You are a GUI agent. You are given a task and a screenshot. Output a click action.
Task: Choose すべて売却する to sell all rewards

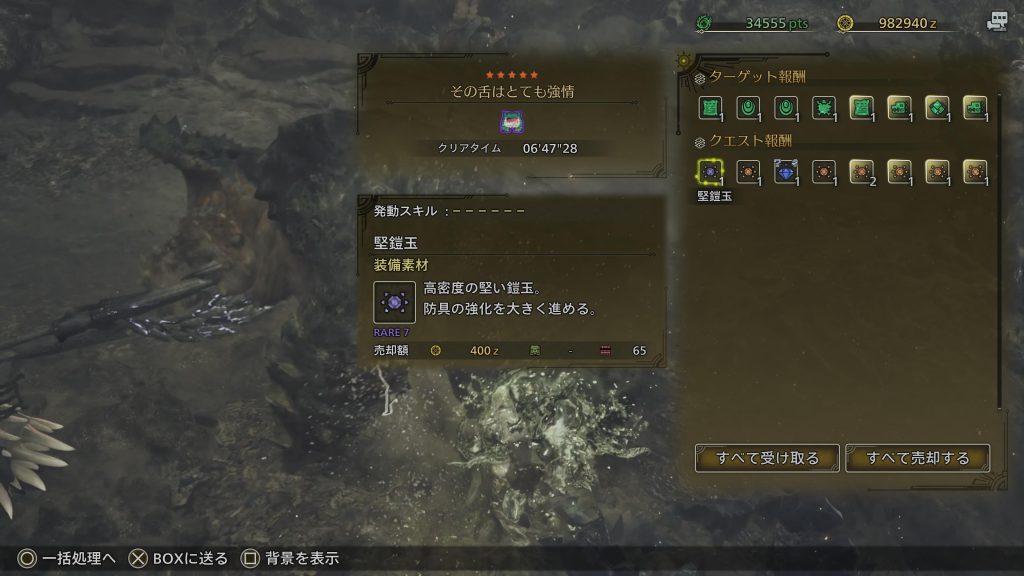point(918,458)
